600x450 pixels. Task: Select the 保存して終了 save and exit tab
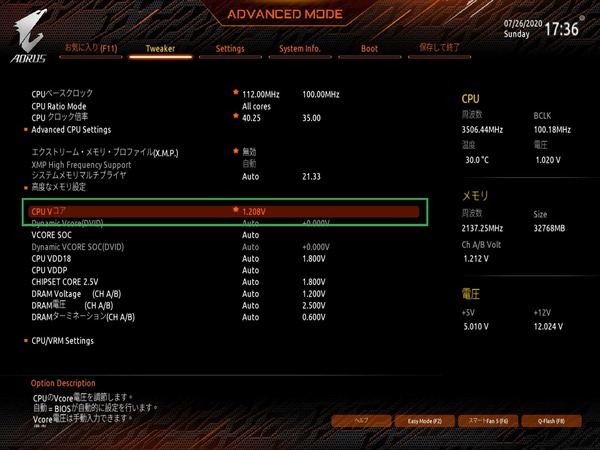437,48
